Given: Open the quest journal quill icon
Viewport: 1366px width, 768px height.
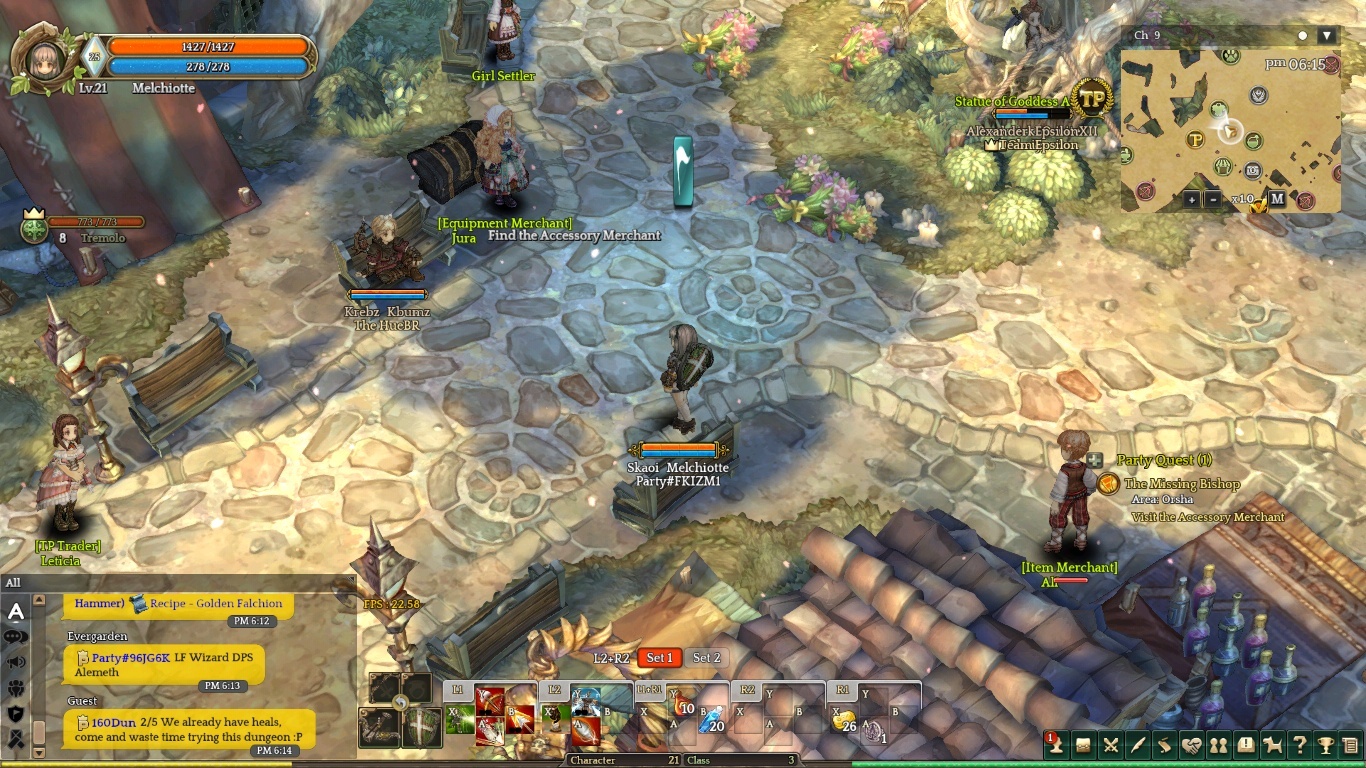Looking at the screenshot, I should coord(1140,745).
